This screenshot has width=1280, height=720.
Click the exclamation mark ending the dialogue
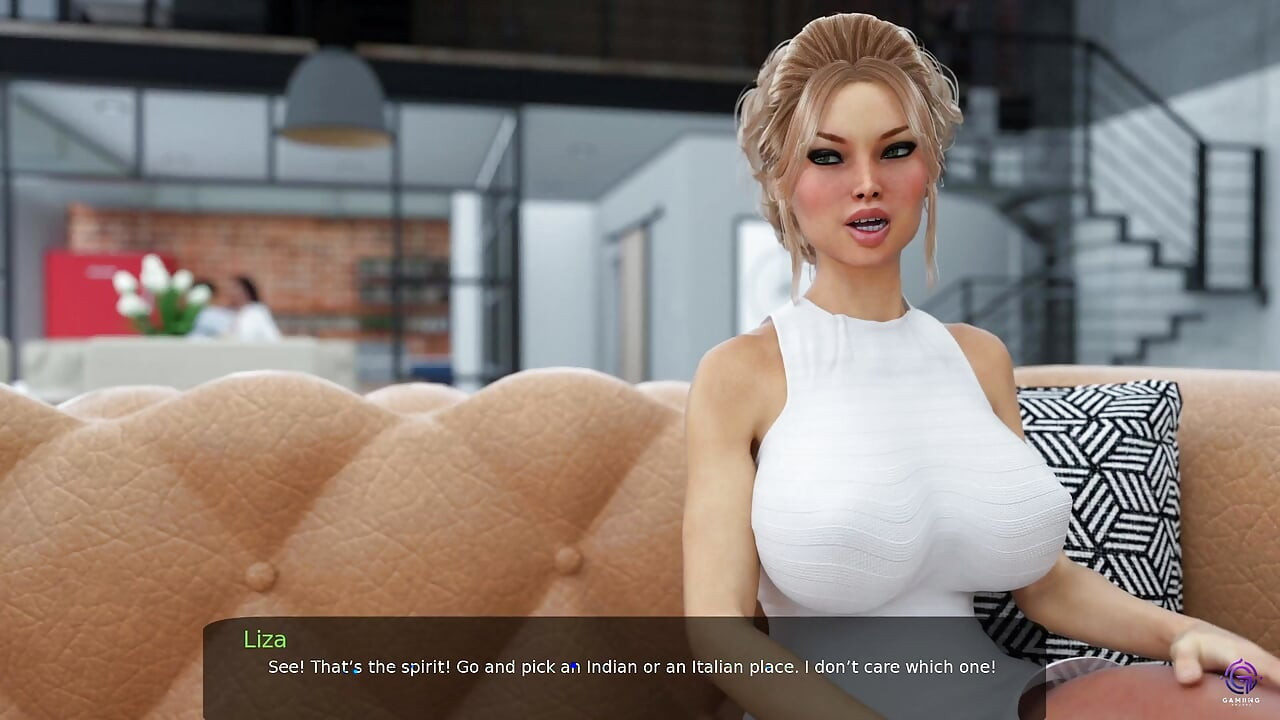(993, 666)
